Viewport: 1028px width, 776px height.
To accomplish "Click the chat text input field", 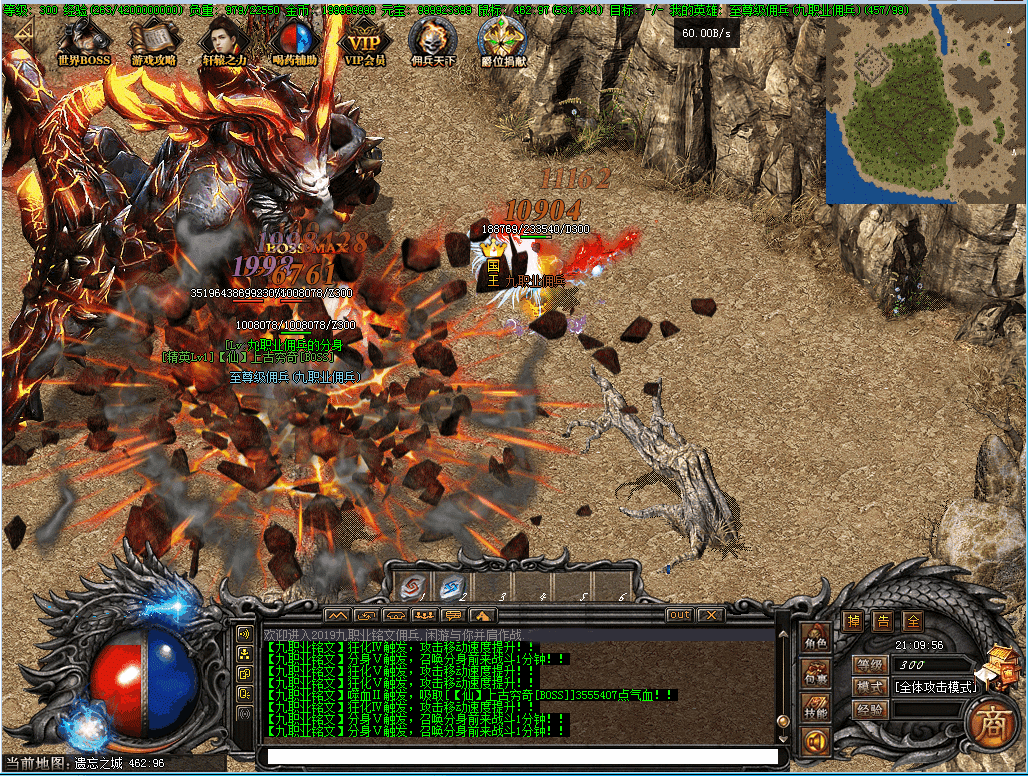I will [520, 757].
